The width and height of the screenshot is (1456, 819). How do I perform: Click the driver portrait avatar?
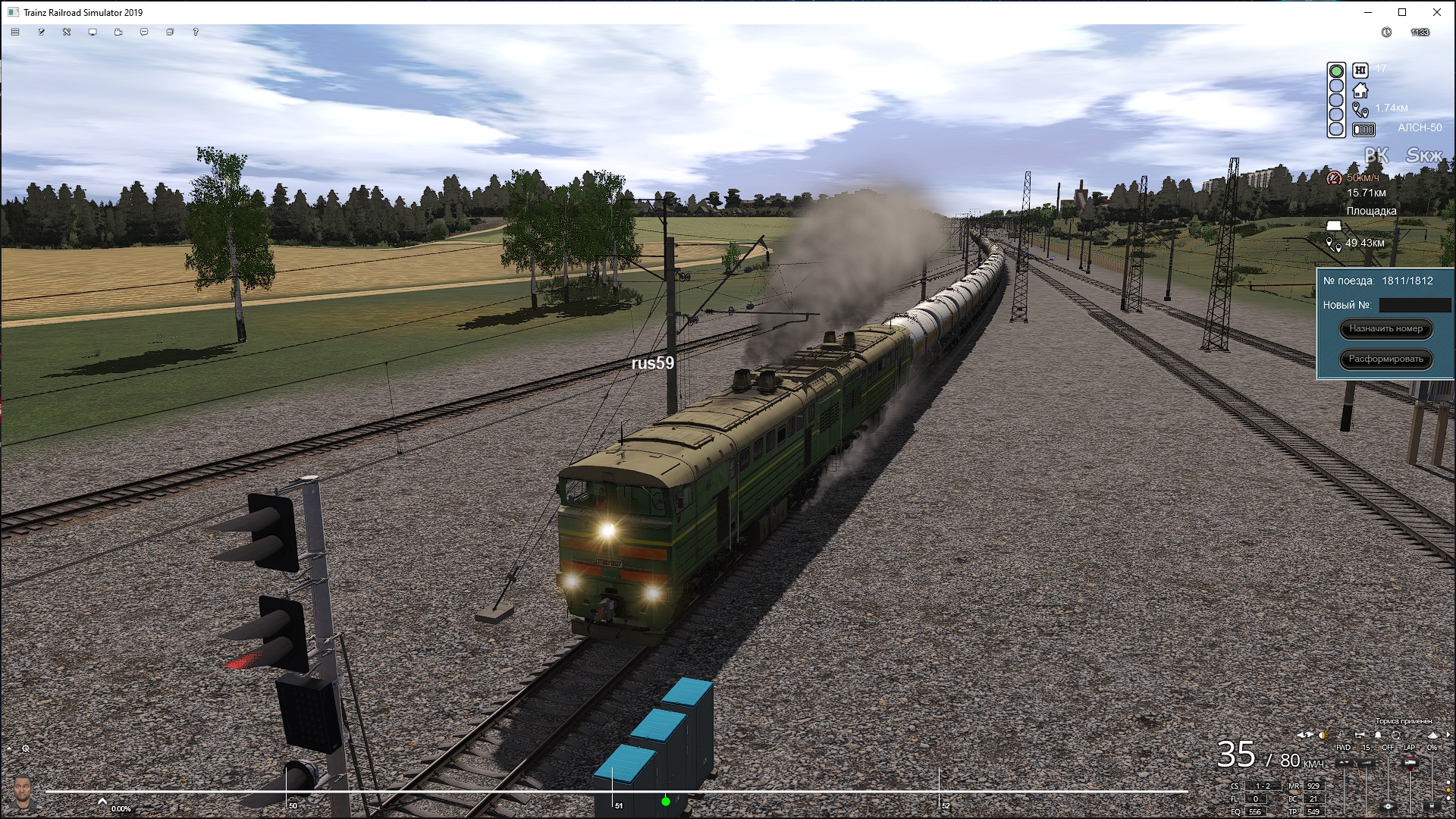point(23,792)
